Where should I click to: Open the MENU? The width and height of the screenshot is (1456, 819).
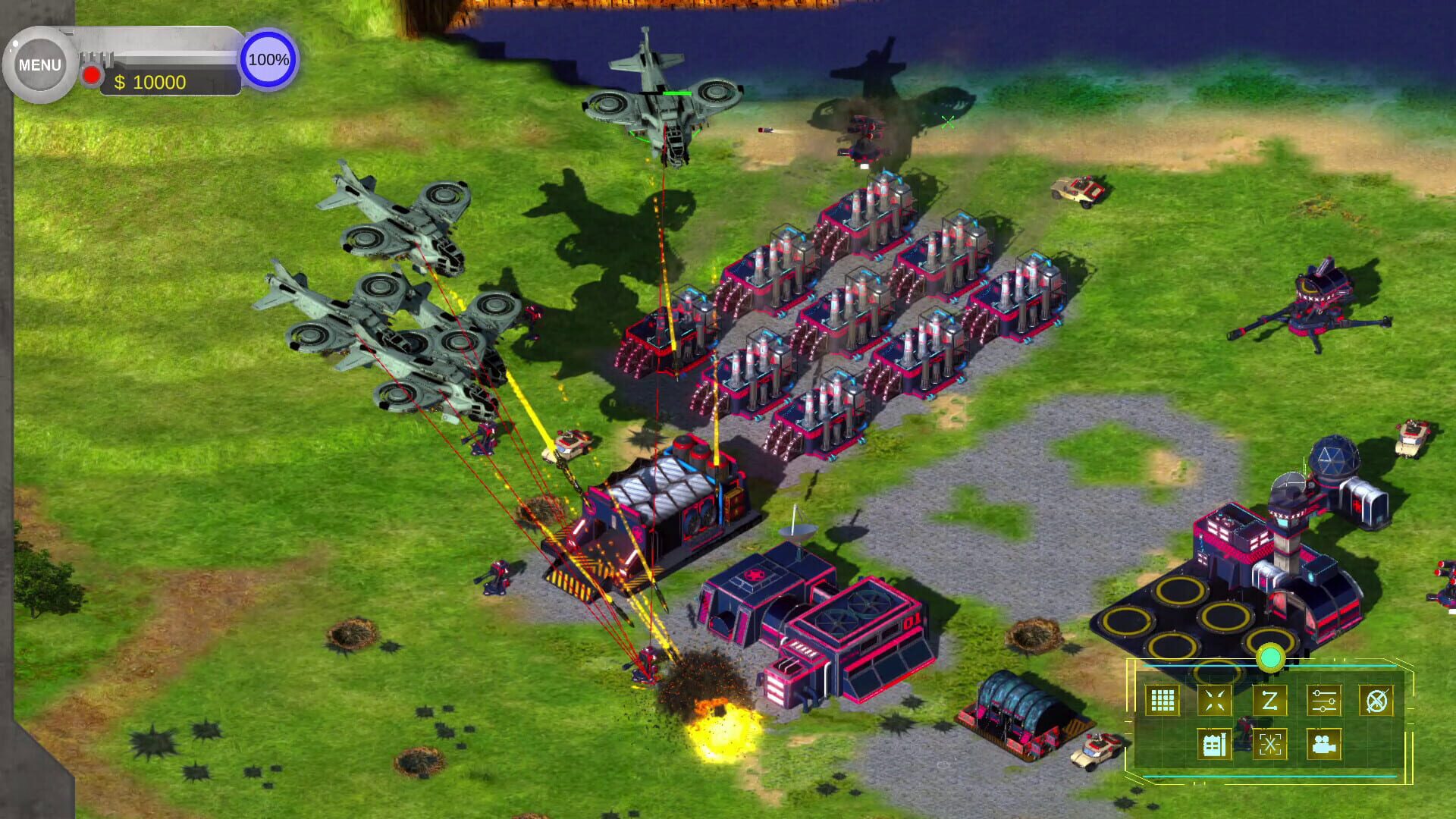coord(39,64)
